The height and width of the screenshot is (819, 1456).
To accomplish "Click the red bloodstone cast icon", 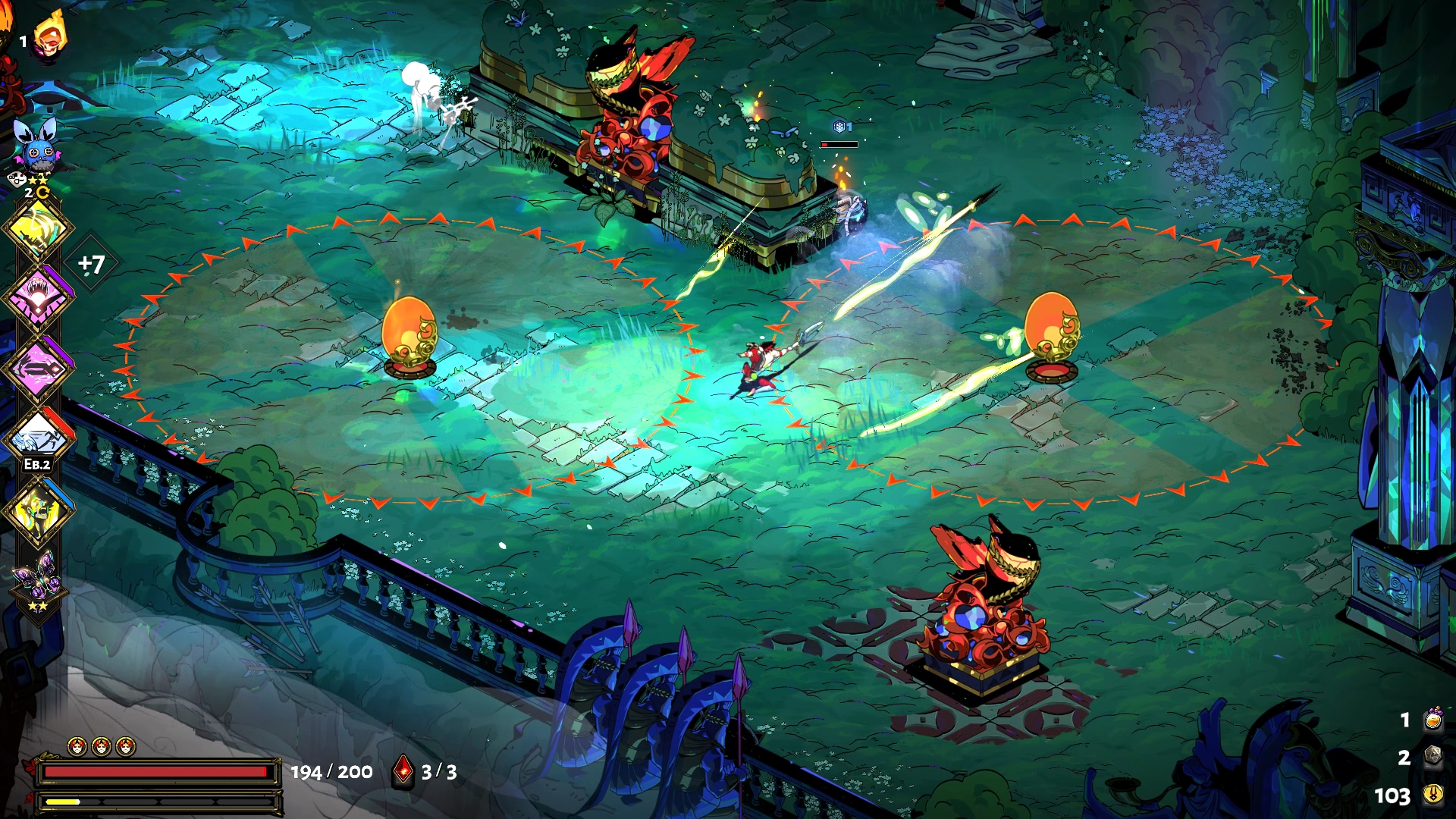I will (x=403, y=771).
